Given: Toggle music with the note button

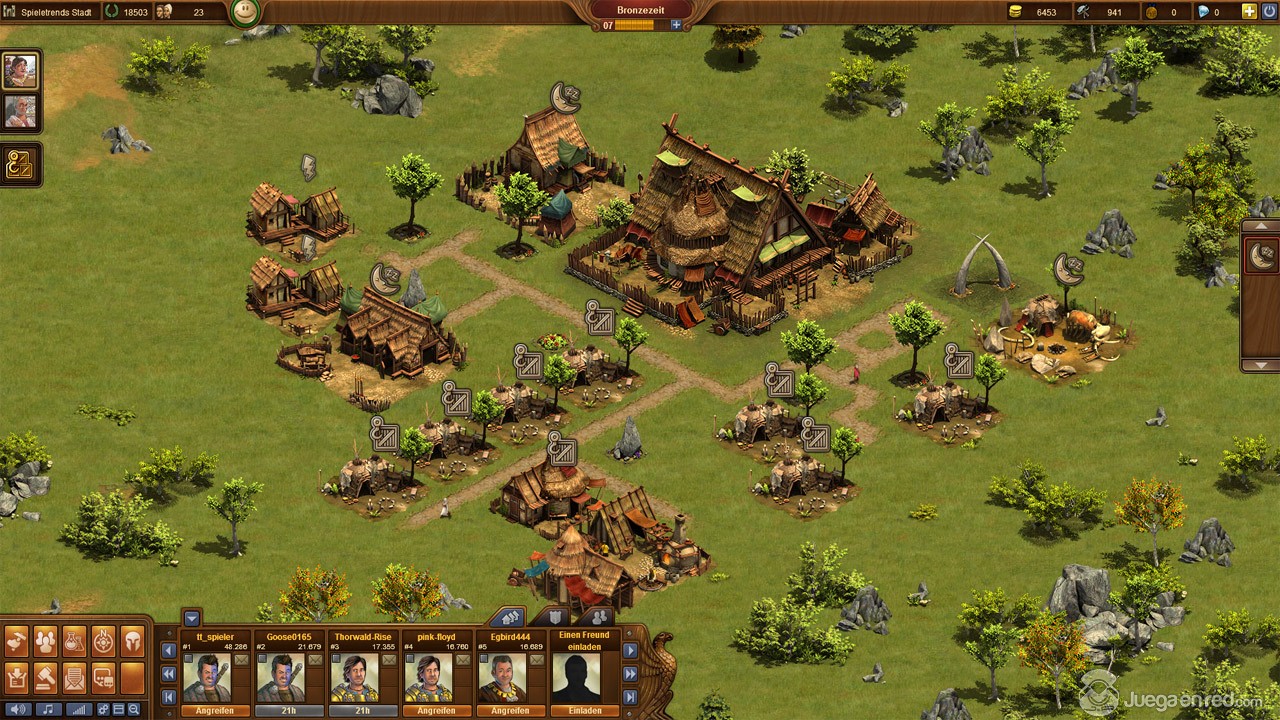Looking at the screenshot, I should [x=46, y=709].
